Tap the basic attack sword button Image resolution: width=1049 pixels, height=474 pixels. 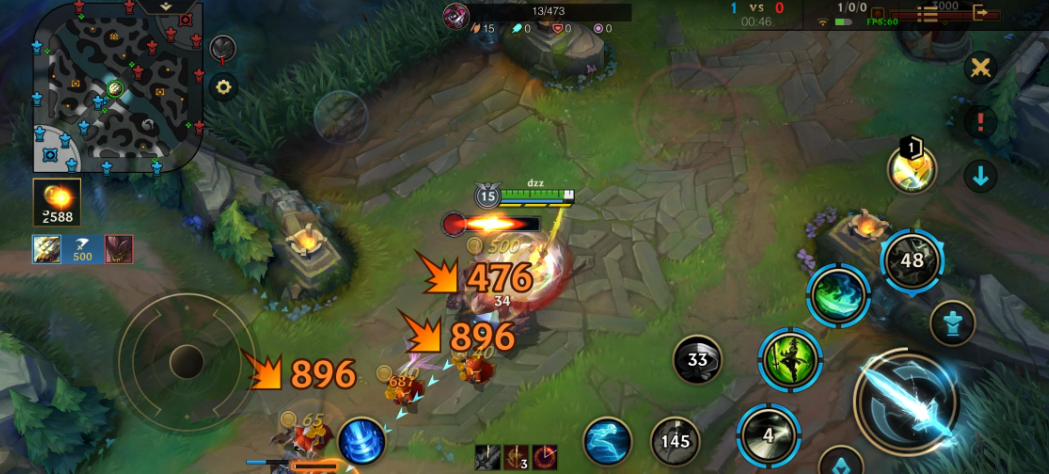905,401
